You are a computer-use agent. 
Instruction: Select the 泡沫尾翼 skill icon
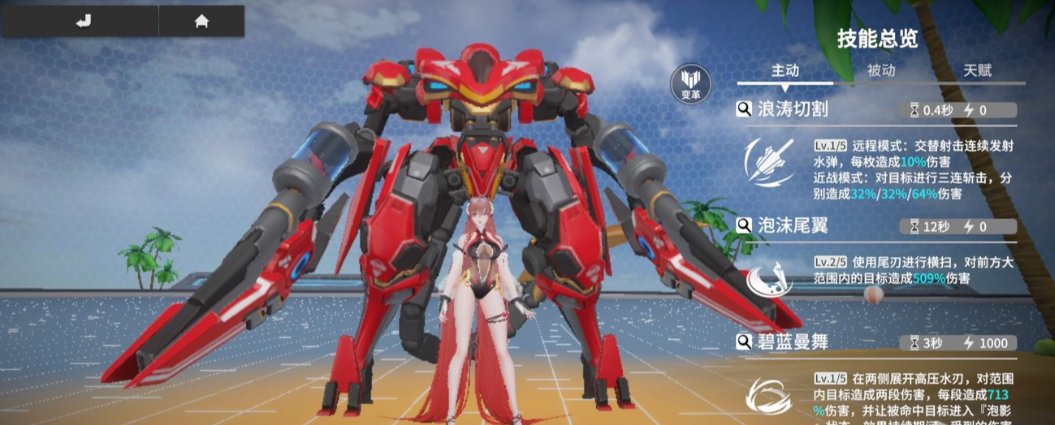point(768,278)
